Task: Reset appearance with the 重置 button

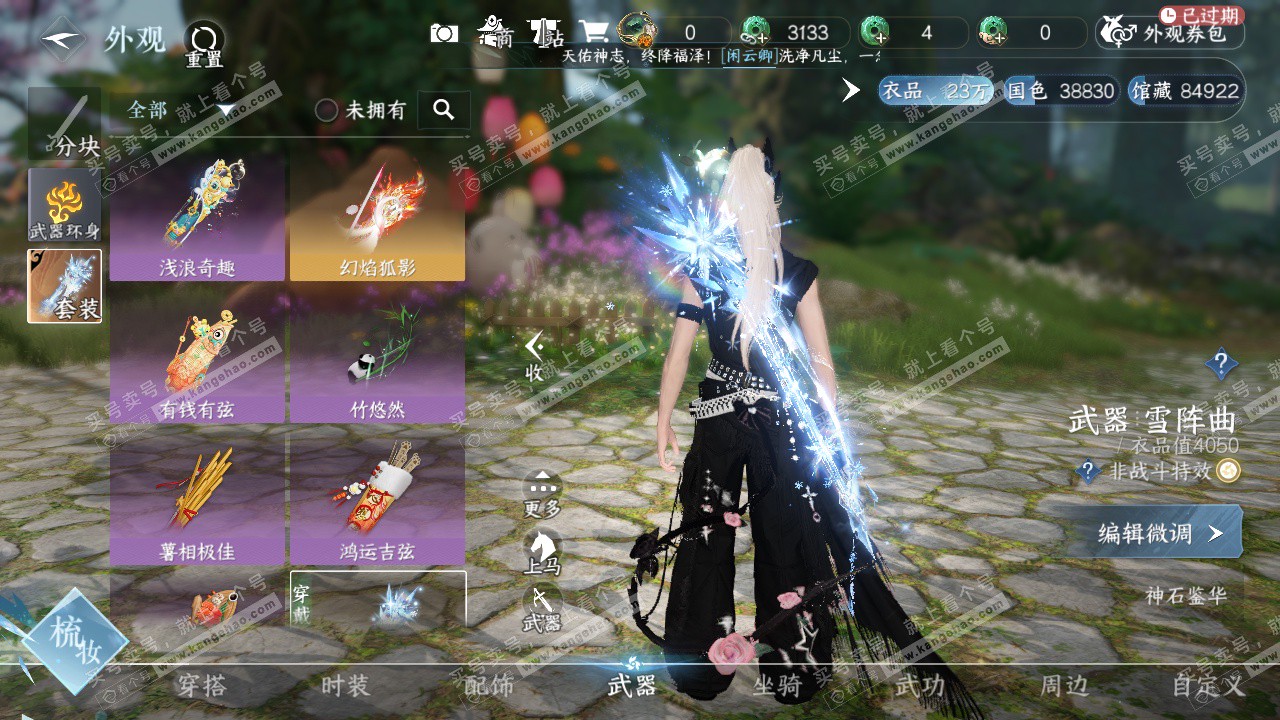Action: [x=205, y=45]
